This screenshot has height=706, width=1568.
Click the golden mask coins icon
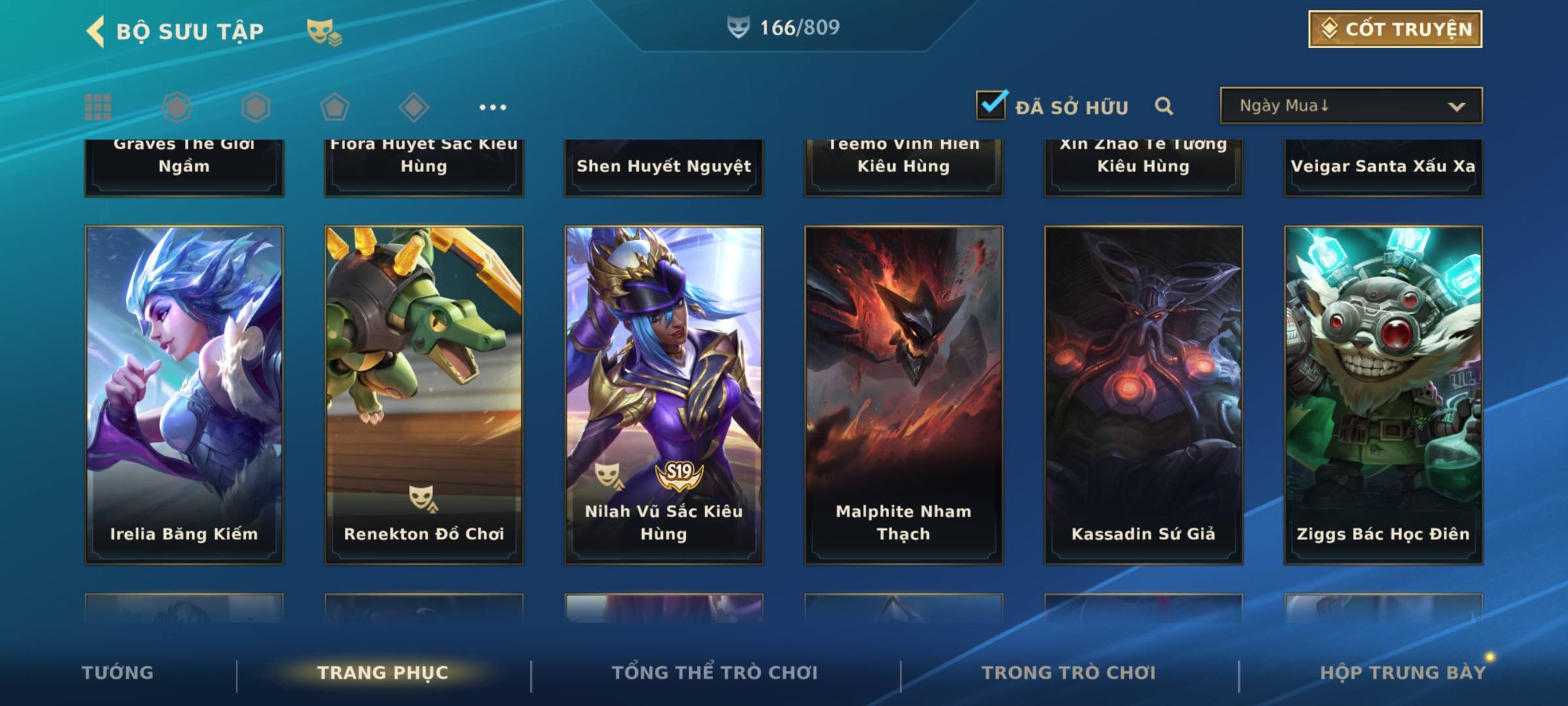tap(324, 31)
